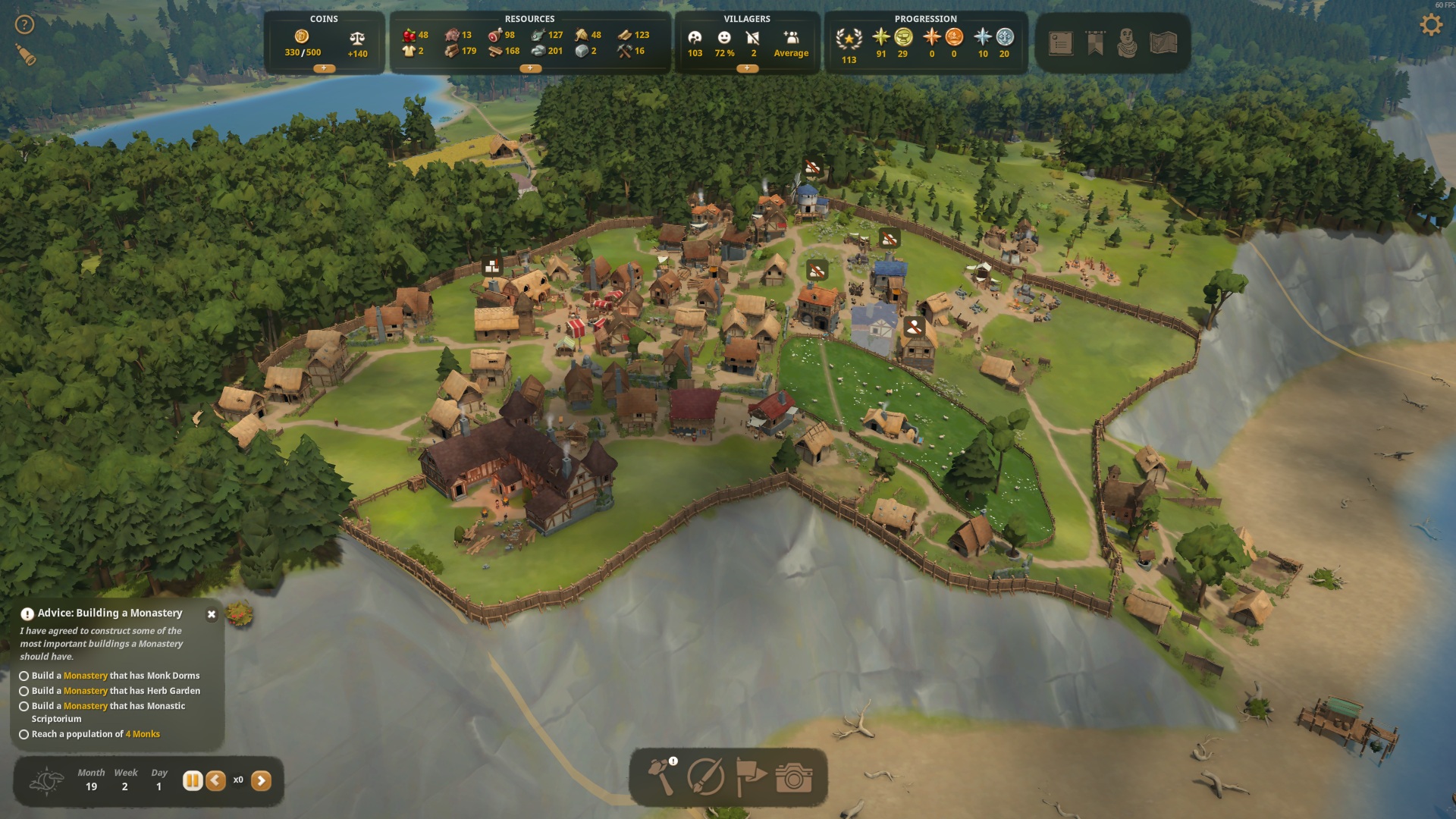
Task: Expand the Resources panel plus button
Action: click(529, 68)
